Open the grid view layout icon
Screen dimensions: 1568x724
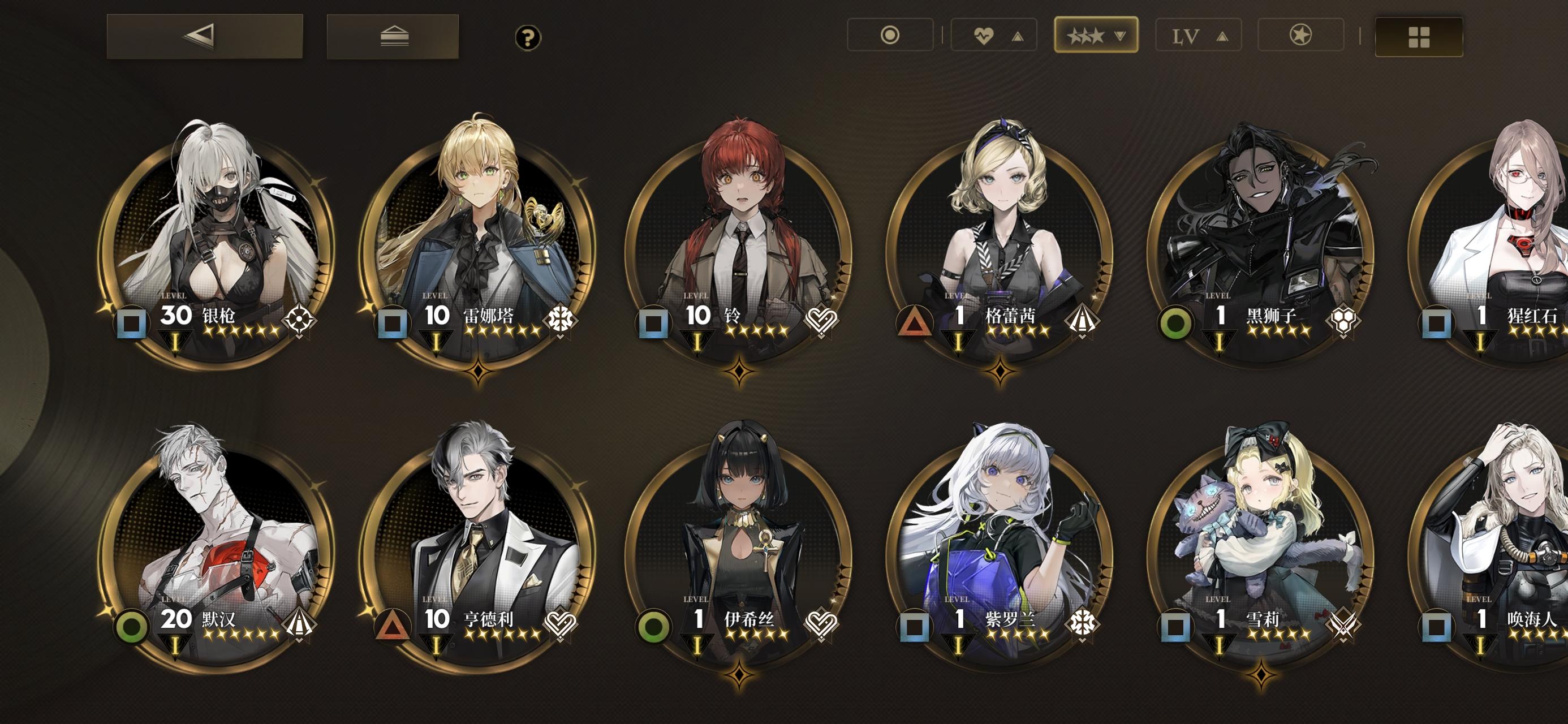1418,37
